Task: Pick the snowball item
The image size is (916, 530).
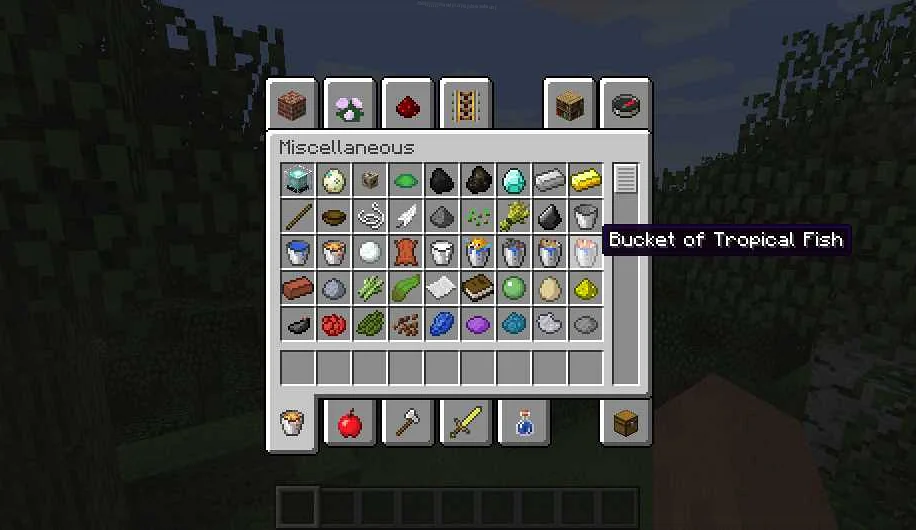Action: [370, 253]
